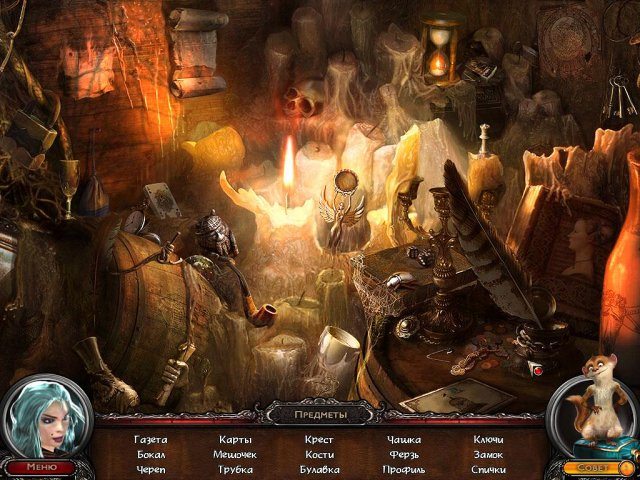640x480 pixels.
Task: Choose Замок from the item list
Action: point(488,454)
